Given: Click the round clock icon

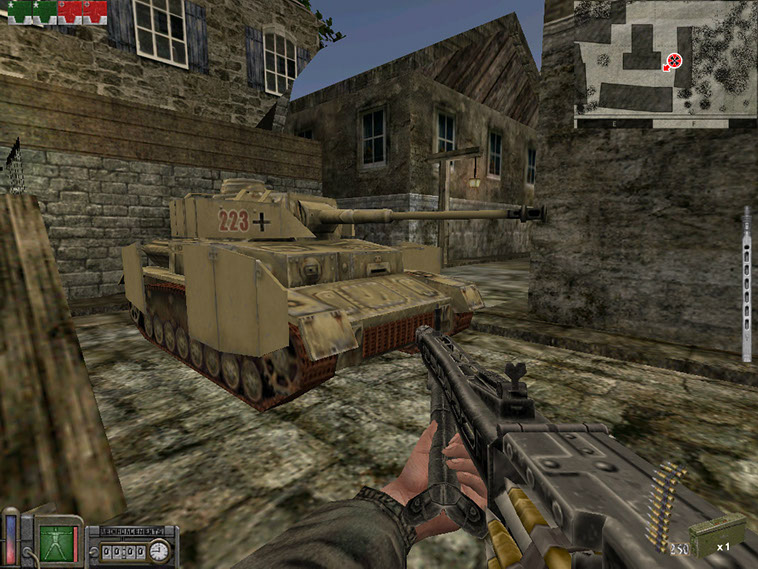Looking at the screenshot, I should [x=157, y=549].
